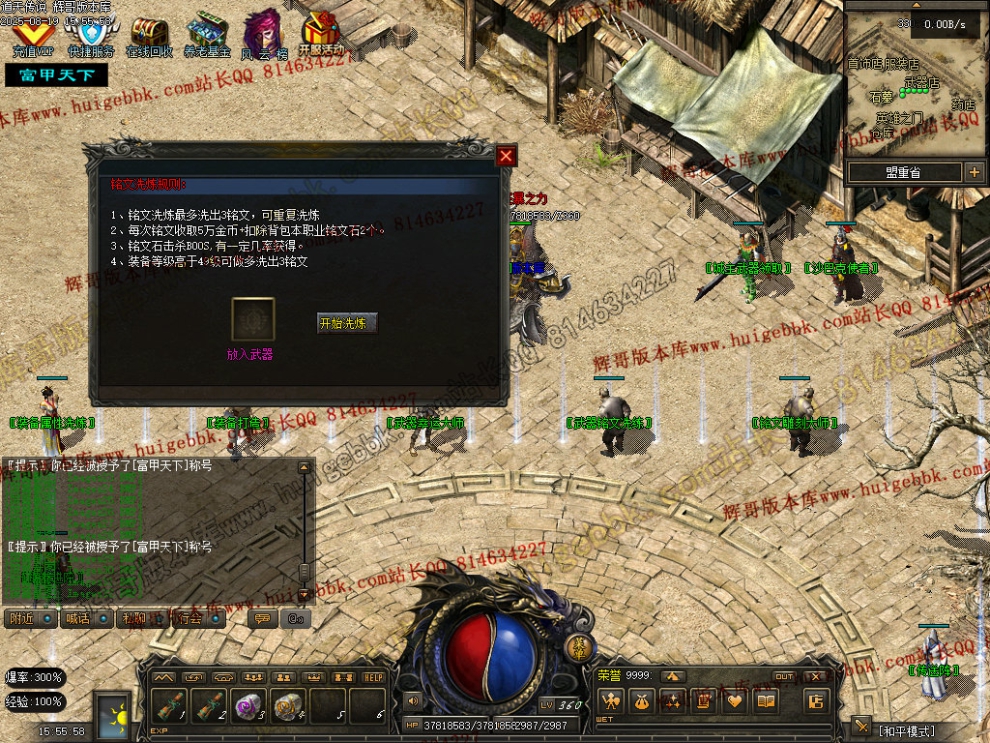The width and height of the screenshot is (990, 743).
Task: Toggle the 附近 nearby chat channel
Action: coord(30,618)
